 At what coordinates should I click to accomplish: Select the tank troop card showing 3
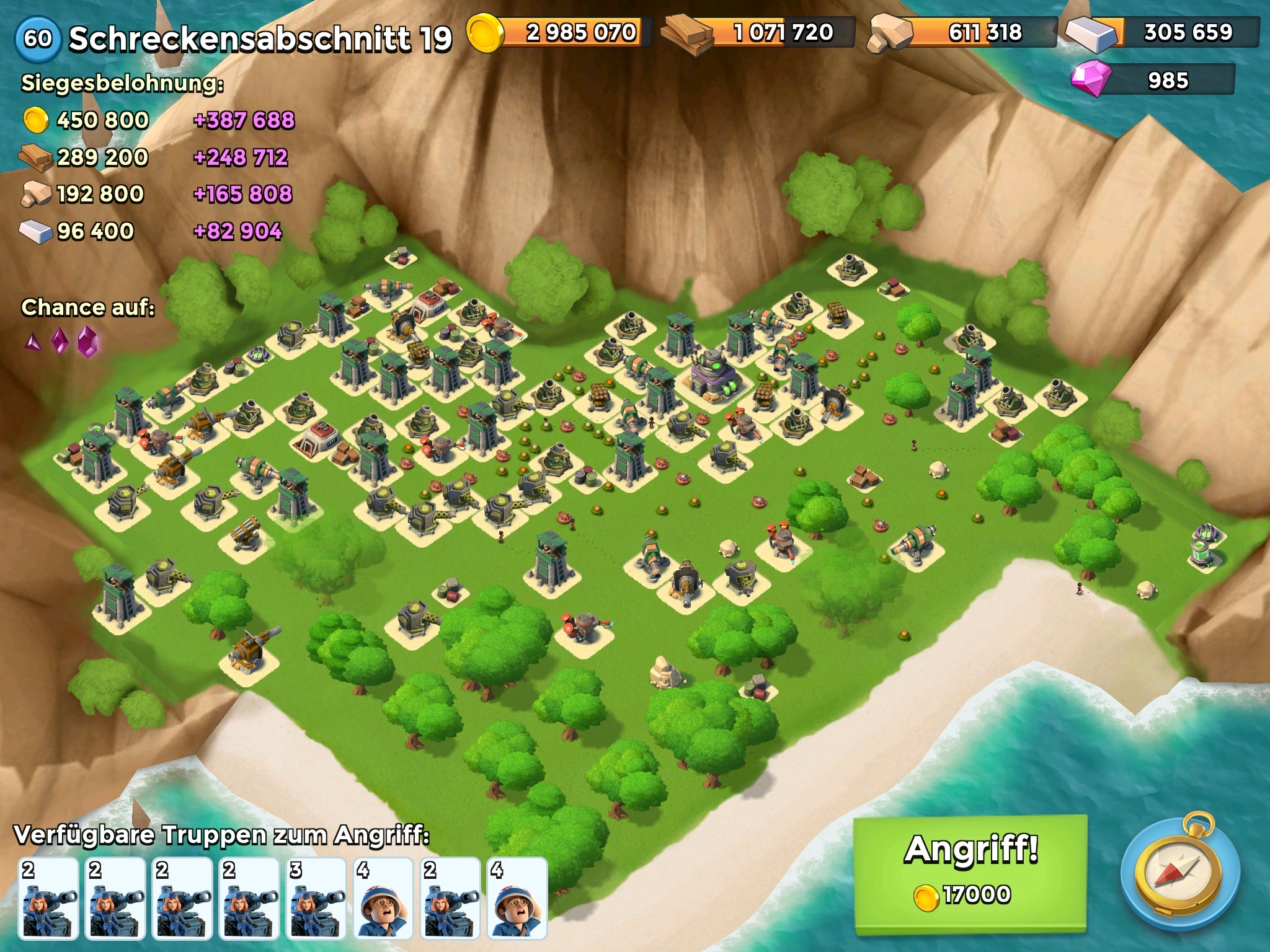316,898
